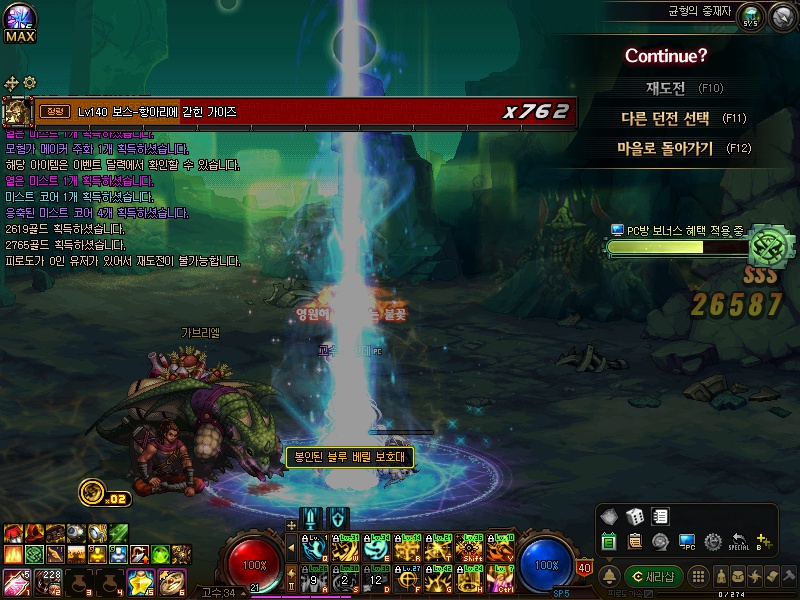Screen dimensions: 800x600
Task: Click the golden bell notification icon
Action: pos(609,577)
